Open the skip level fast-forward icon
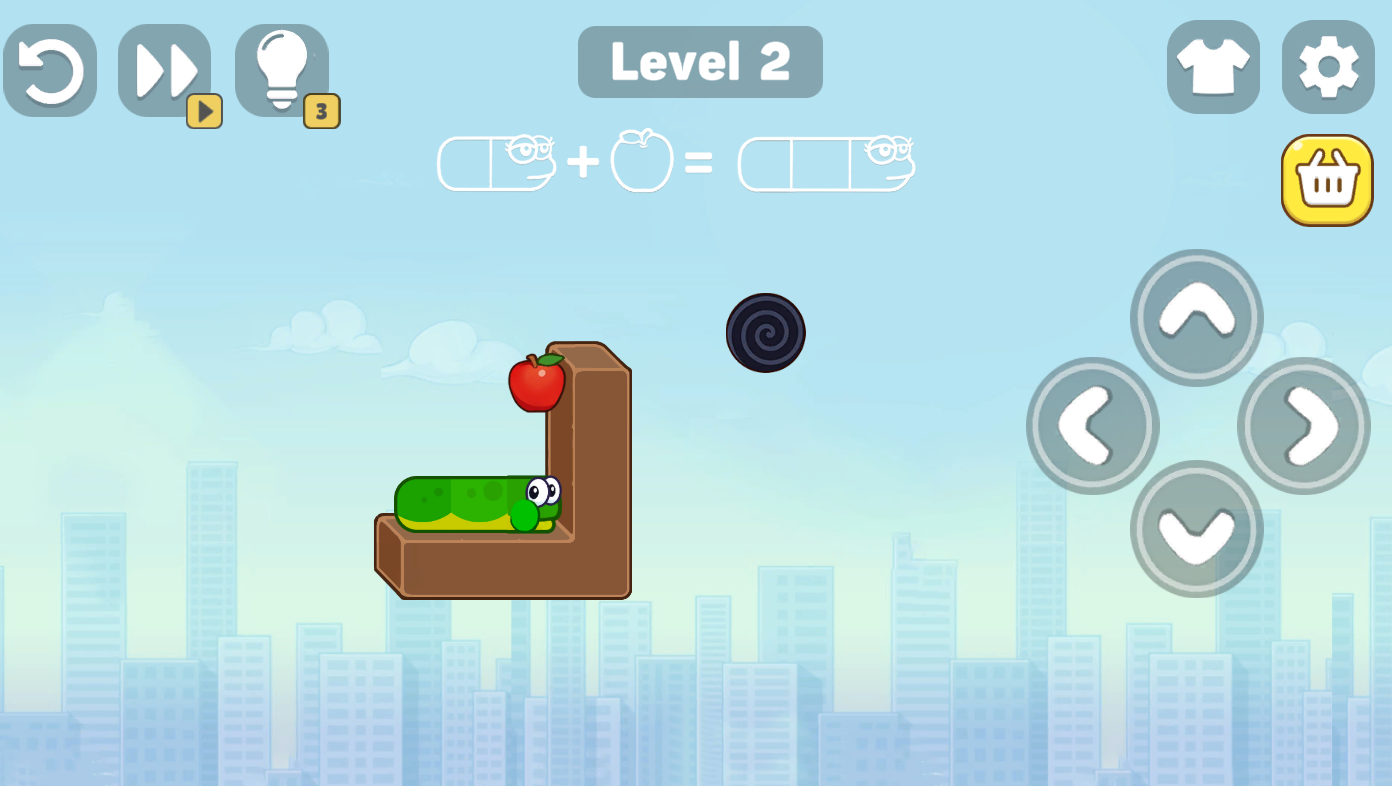The height and width of the screenshot is (786, 1392). click(165, 68)
